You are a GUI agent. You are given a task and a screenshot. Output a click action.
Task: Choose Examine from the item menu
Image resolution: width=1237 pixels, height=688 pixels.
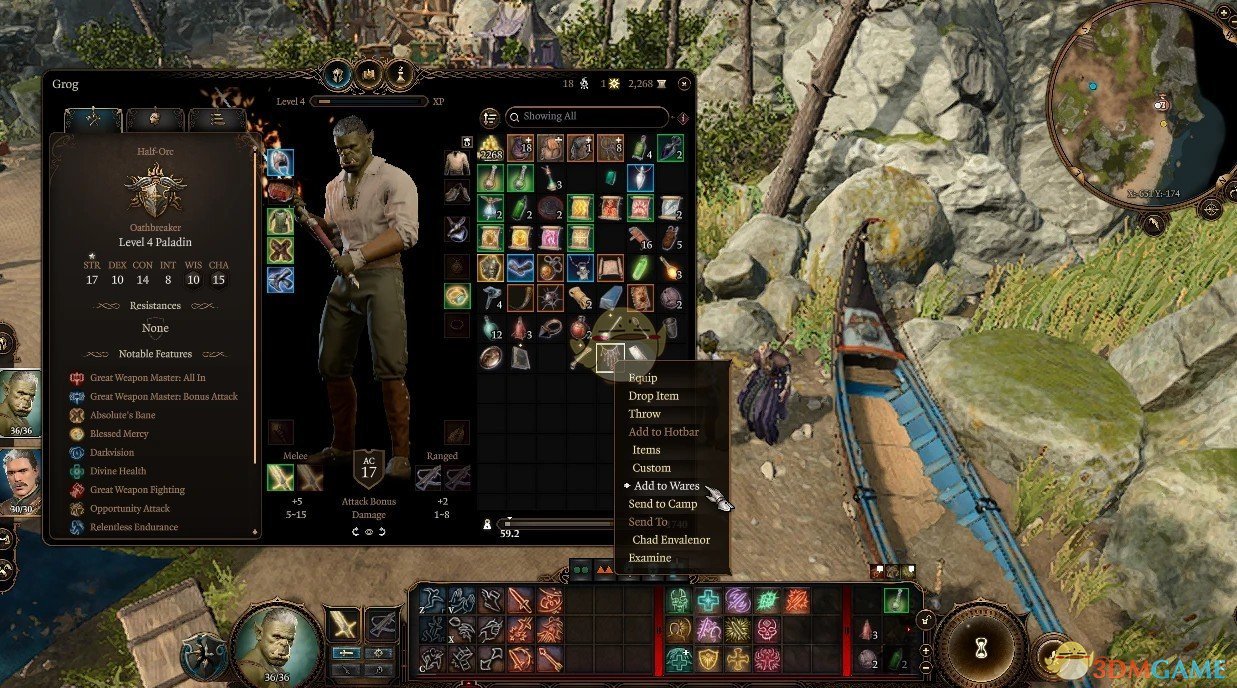(649, 558)
